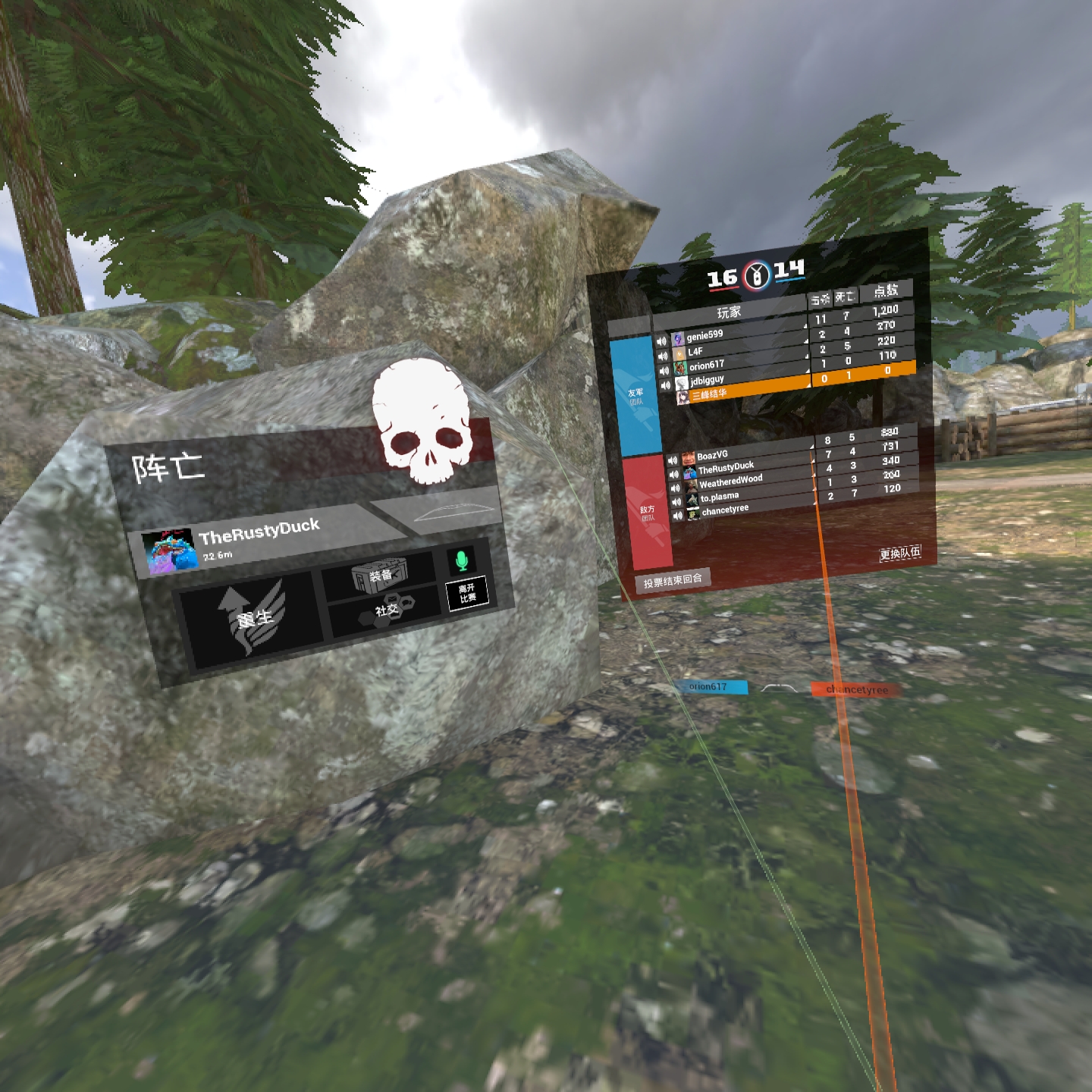Viewport: 1092px width, 1092px height.
Task: Toggle mute on player L4F
Action: [664, 356]
